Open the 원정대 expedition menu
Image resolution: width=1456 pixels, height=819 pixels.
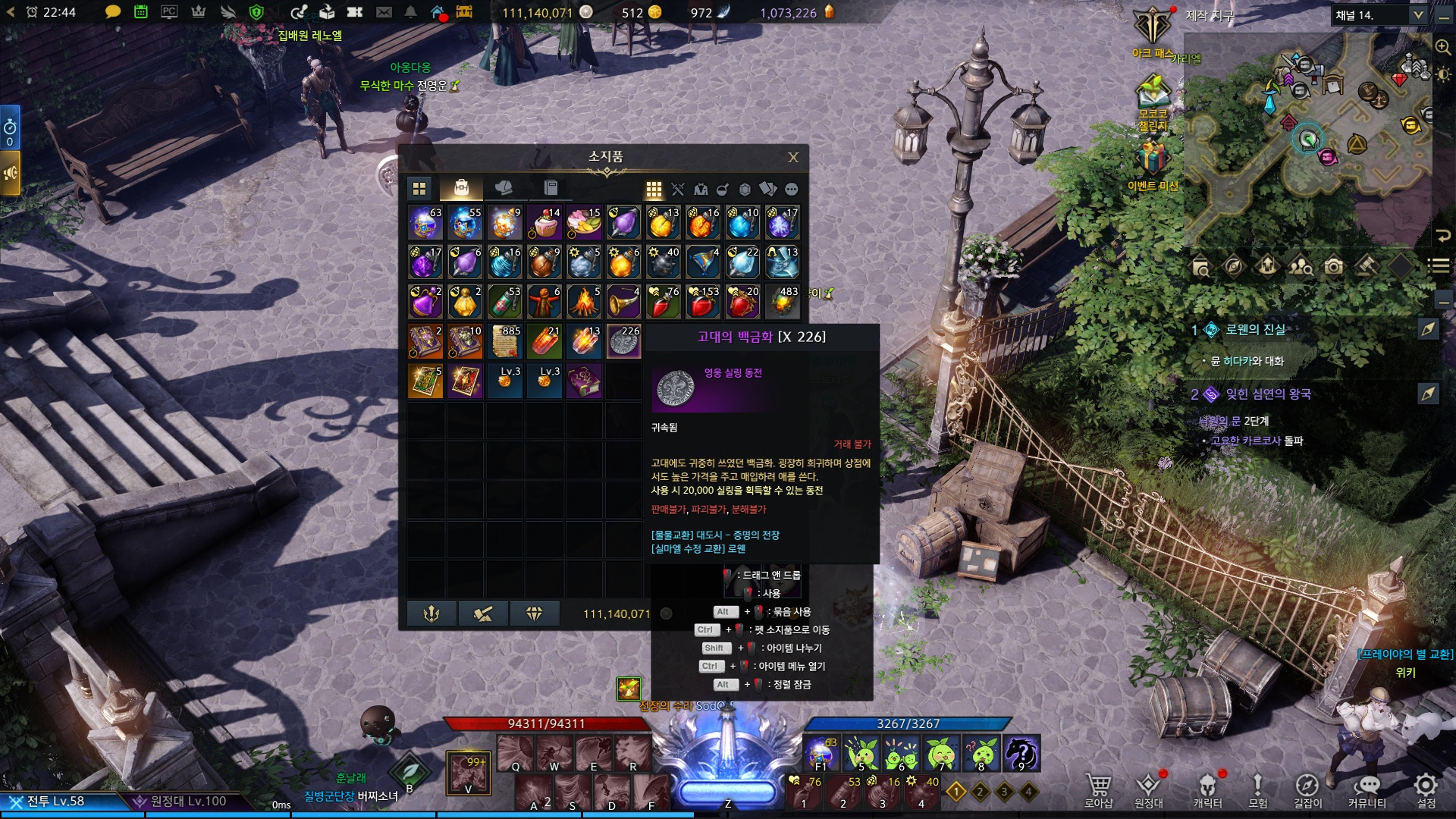click(x=1148, y=790)
